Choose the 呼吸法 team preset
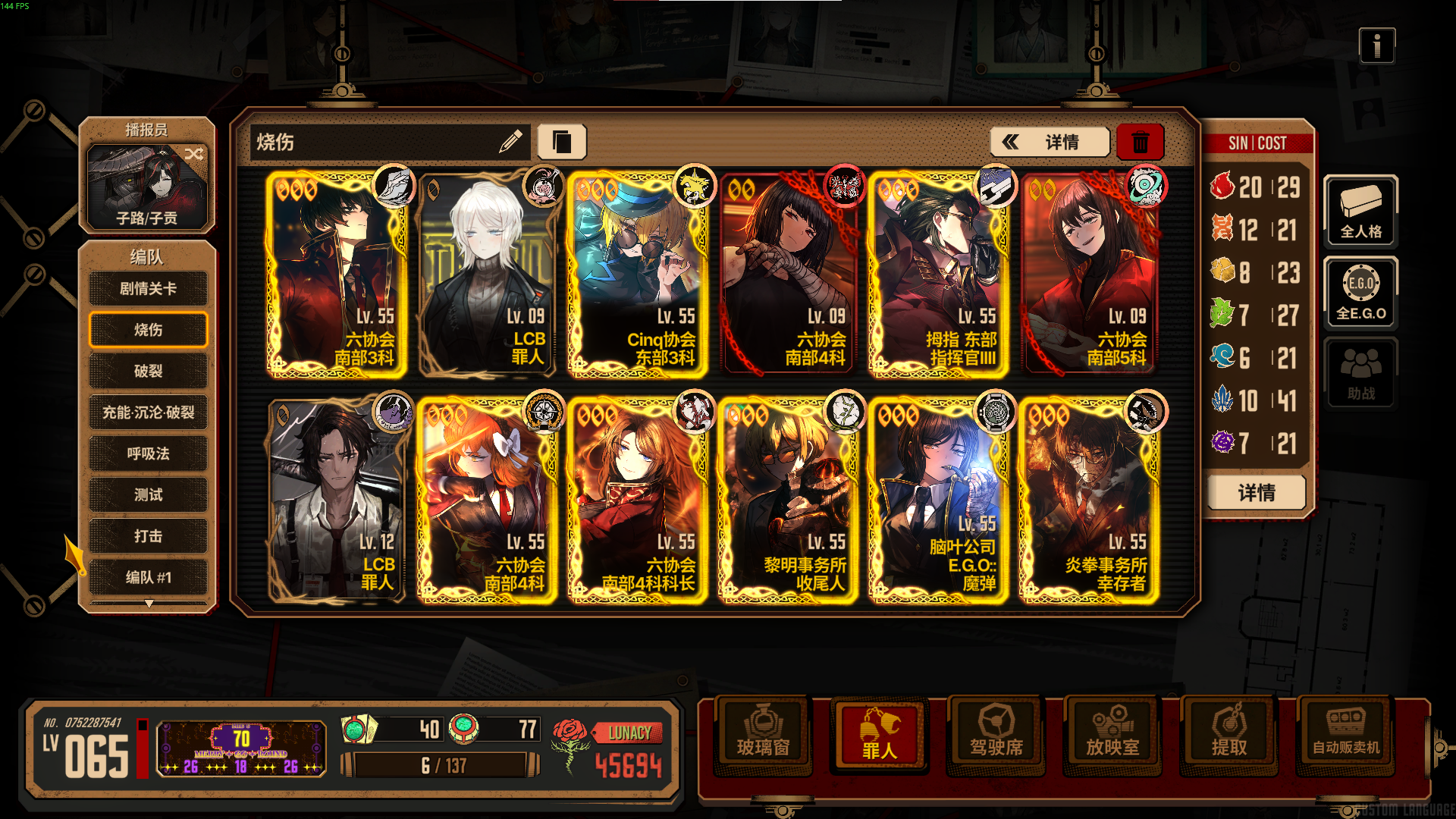Viewport: 1456px width, 819px height. coord(148,453)
